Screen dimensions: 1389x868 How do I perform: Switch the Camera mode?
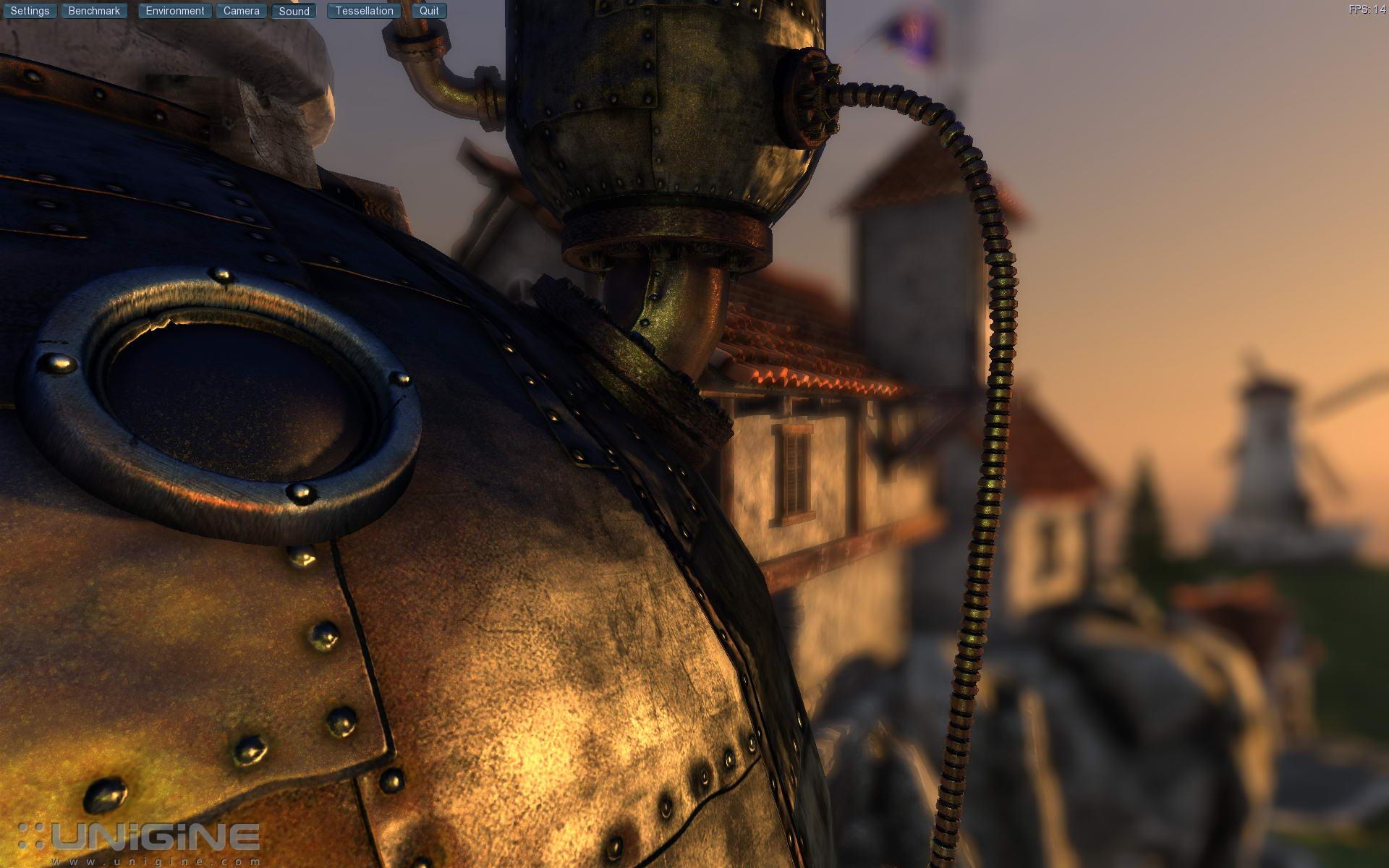(241, 11)
